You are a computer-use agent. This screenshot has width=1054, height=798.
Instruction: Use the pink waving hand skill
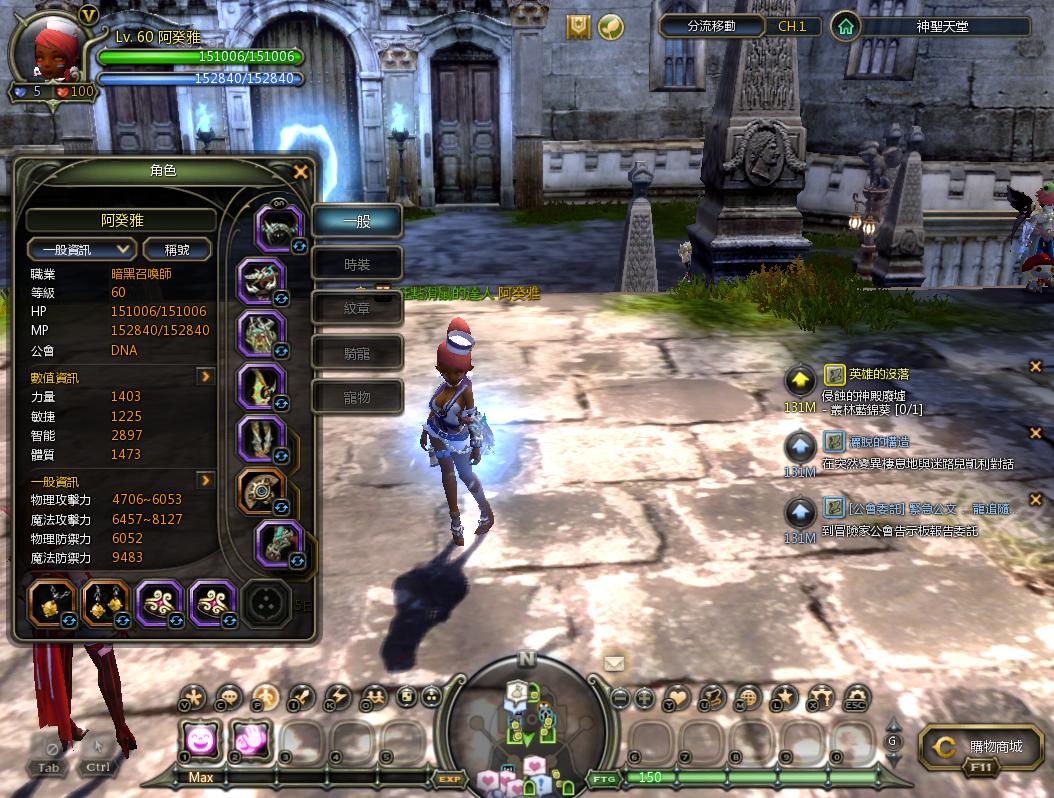click(253, 741)
